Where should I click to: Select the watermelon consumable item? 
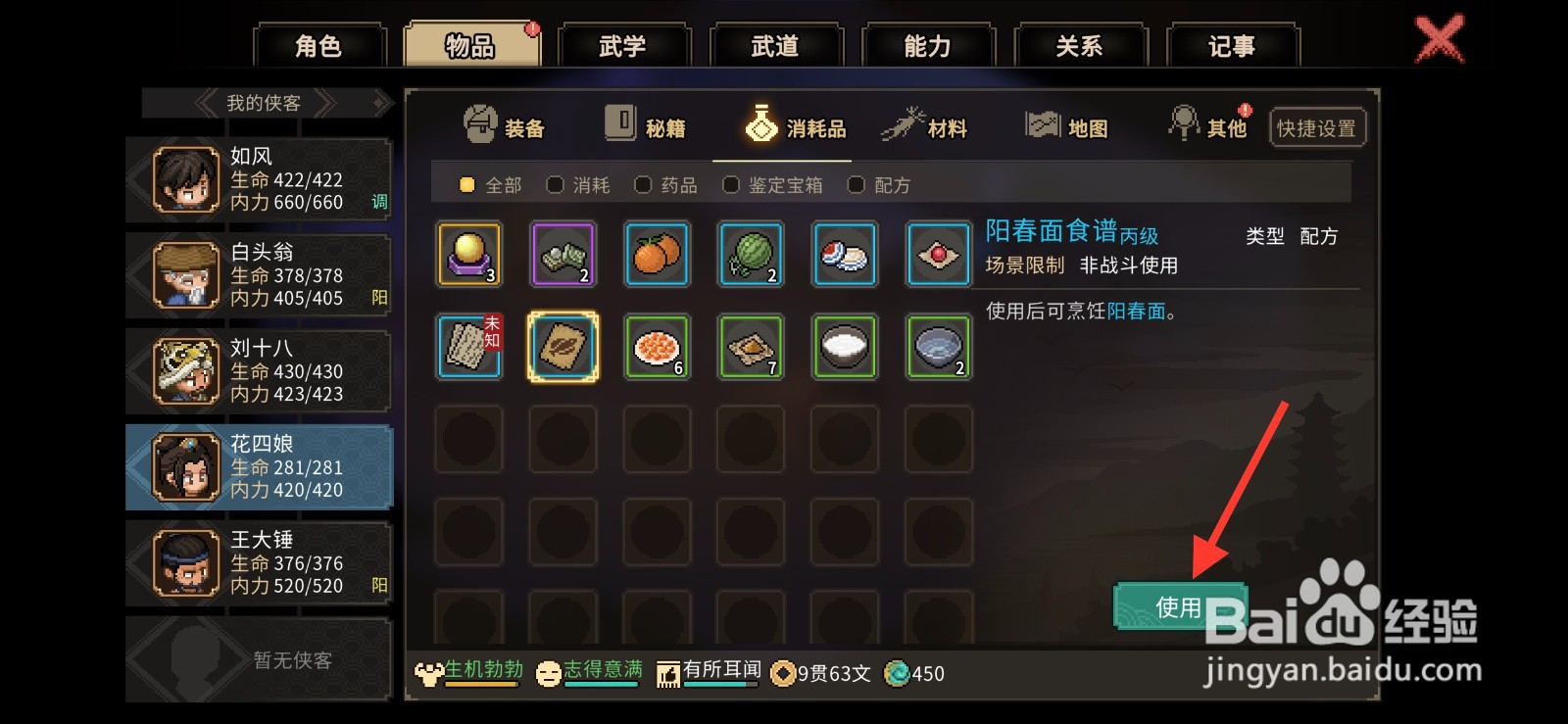[751, 255]
